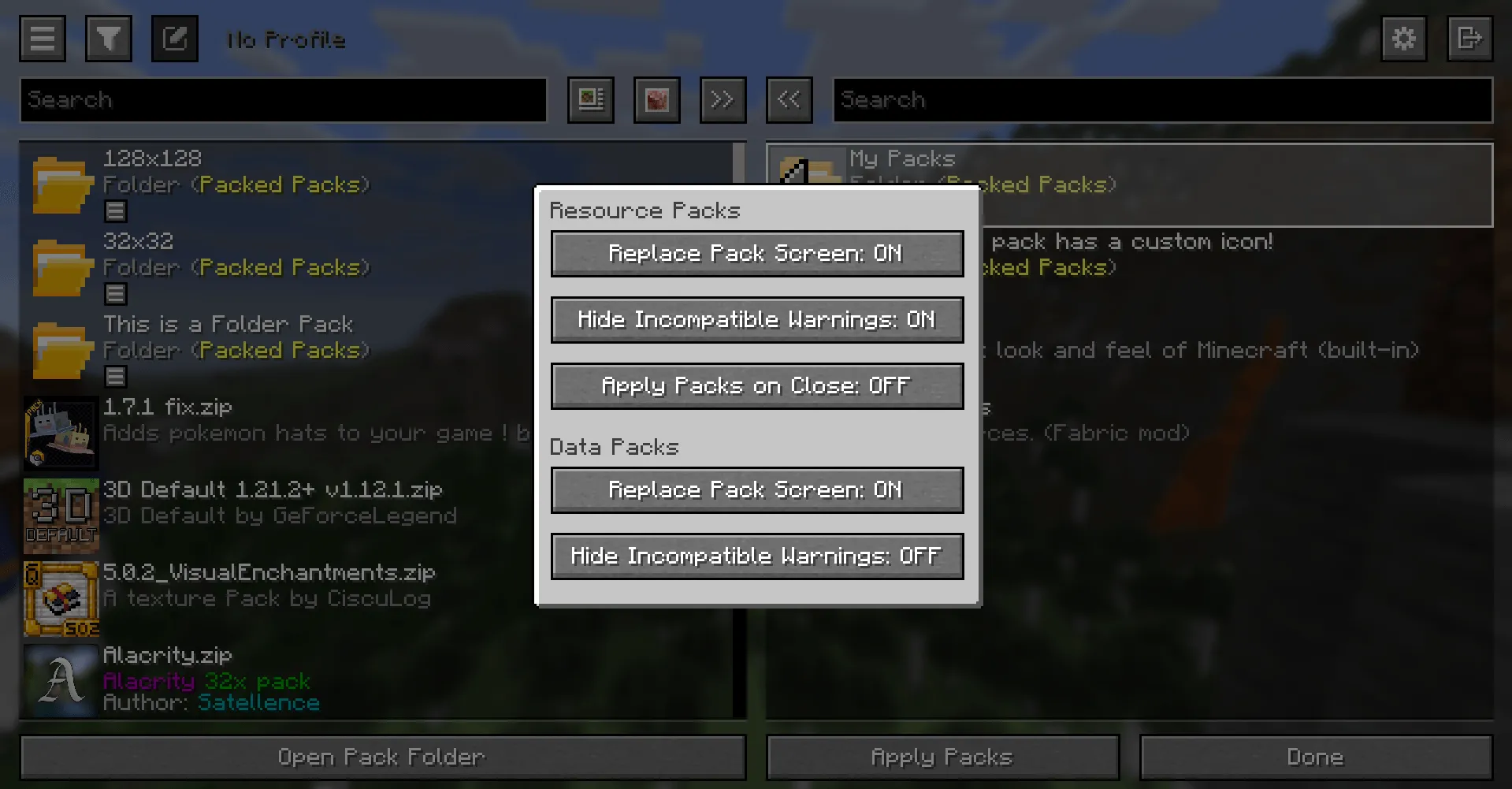This screenshot has width=1512, height=789.
Task: Toggle Hide Incompatible Warnings for Resource Packs
Action: (756, 319)
